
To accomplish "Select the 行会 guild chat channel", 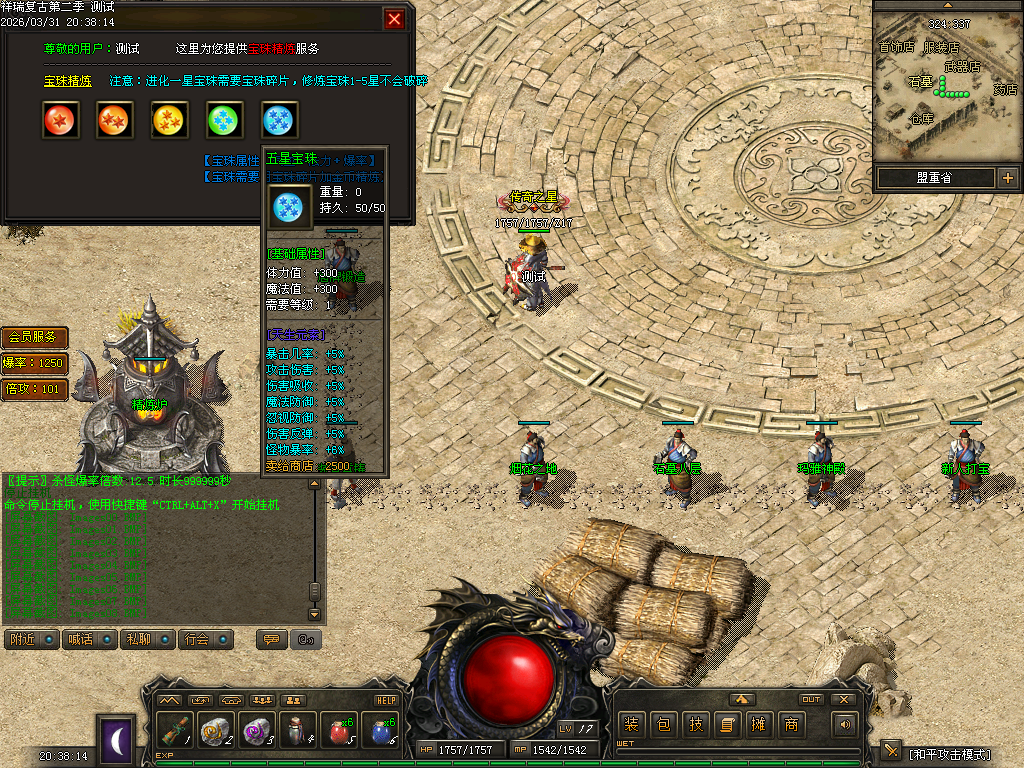I will click(x=205, y=639).
